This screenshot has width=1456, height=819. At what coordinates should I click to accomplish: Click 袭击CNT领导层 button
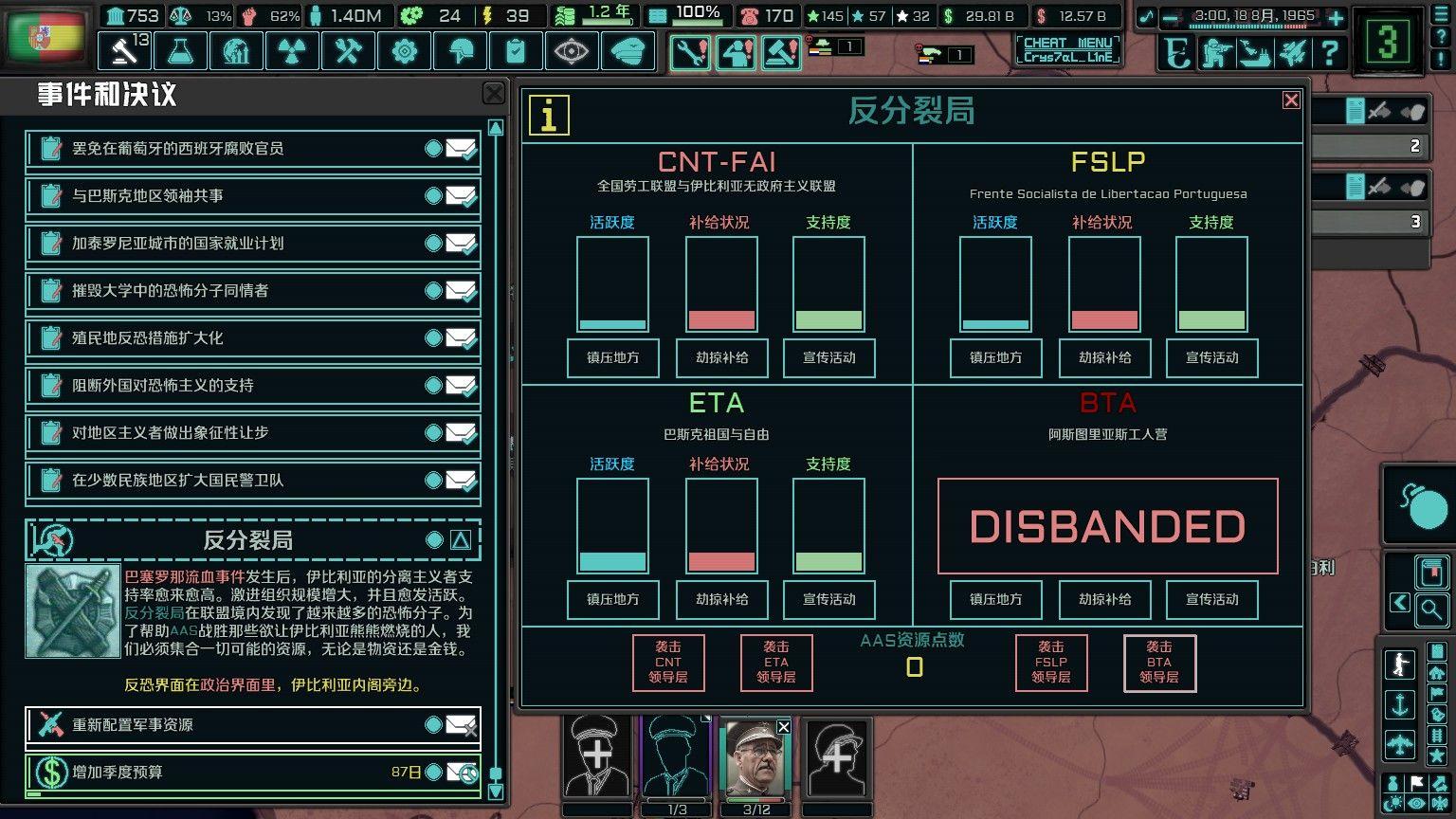tap(668, 663)
